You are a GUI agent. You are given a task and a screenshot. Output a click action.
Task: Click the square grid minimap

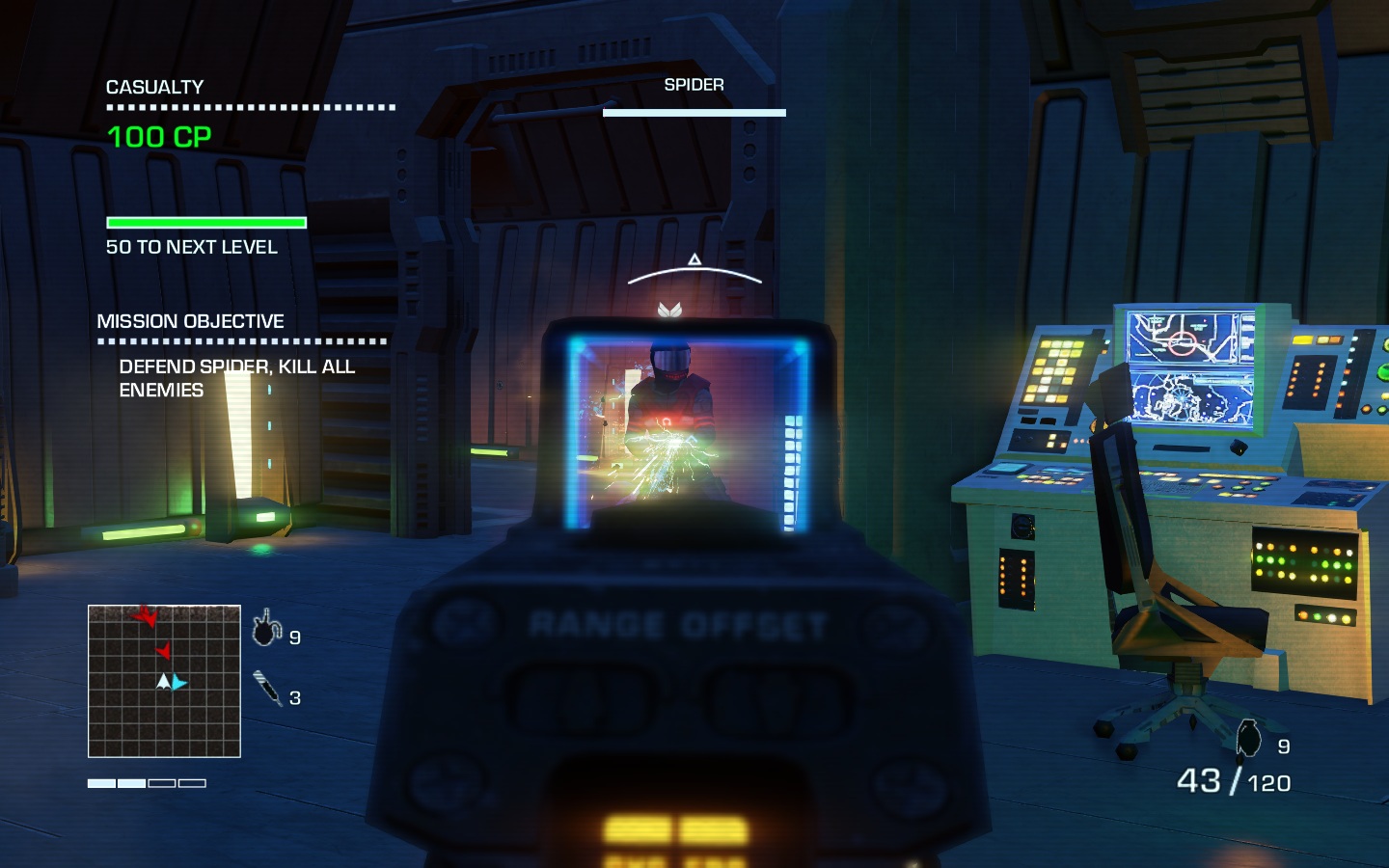pyautogui.click(x=164, y=681)
